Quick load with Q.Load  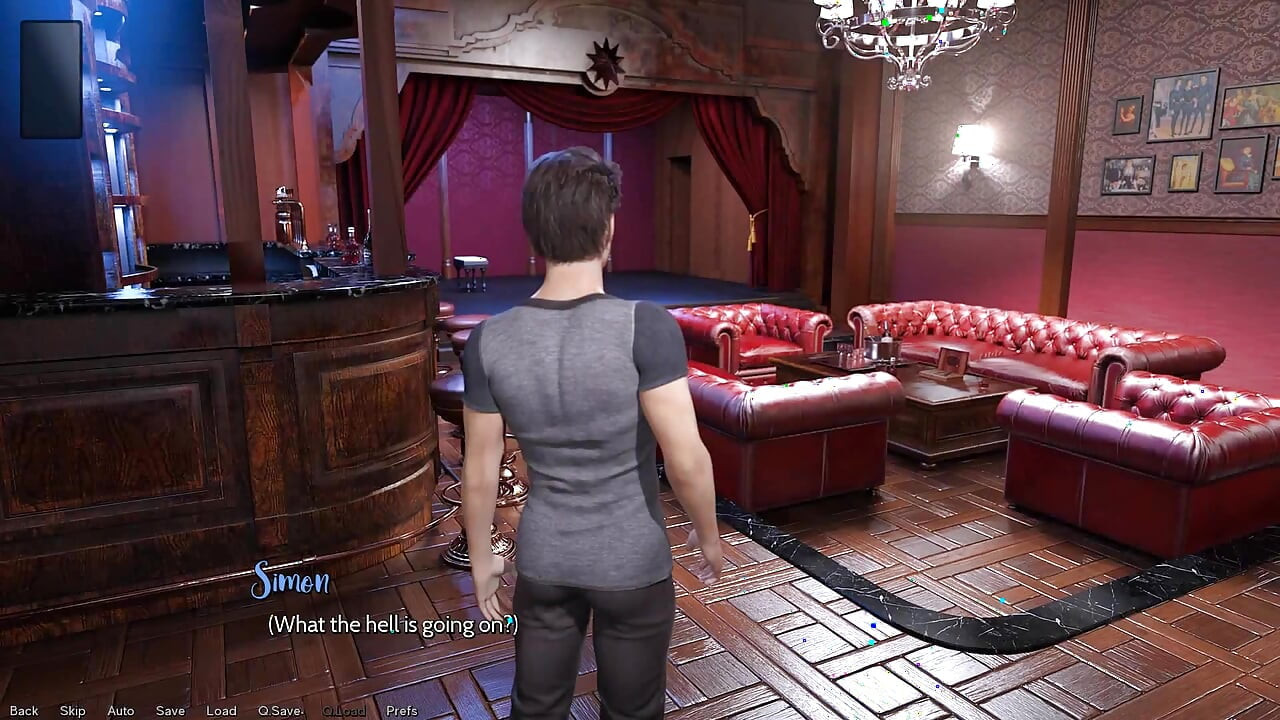point(341,711)
